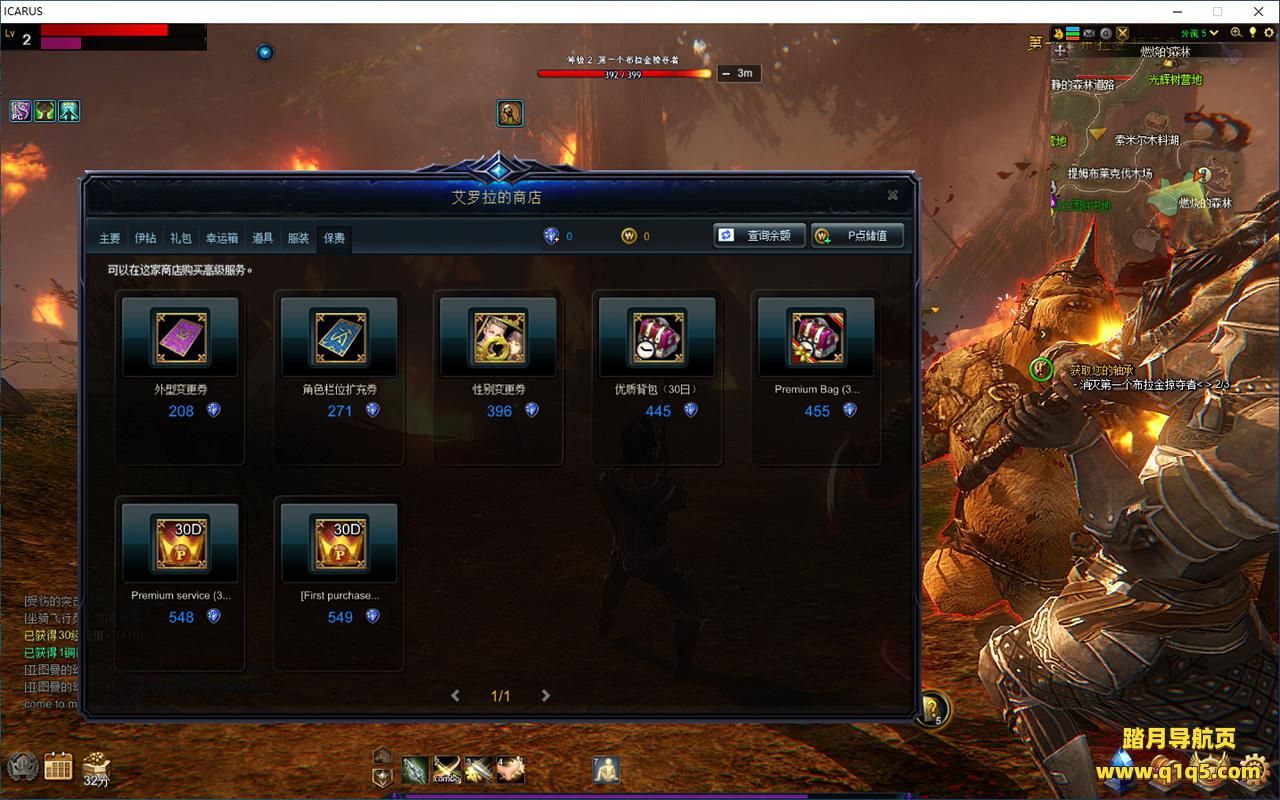Screen dimensions: 1280x800
Task: Select the 礼包 category tab
Action: tap(181, 238)
